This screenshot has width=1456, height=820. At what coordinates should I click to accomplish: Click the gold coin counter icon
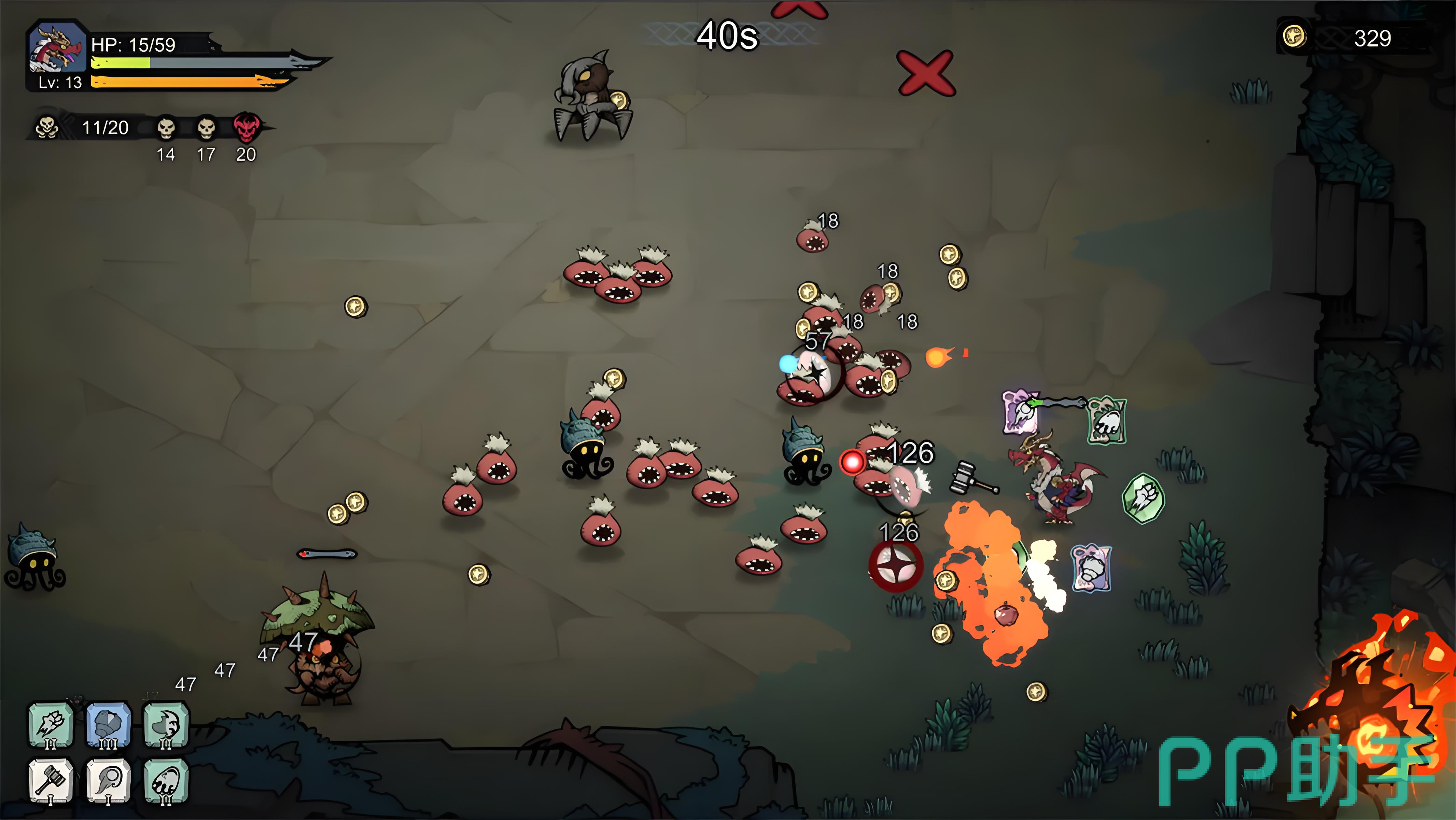coord(1294,37)
